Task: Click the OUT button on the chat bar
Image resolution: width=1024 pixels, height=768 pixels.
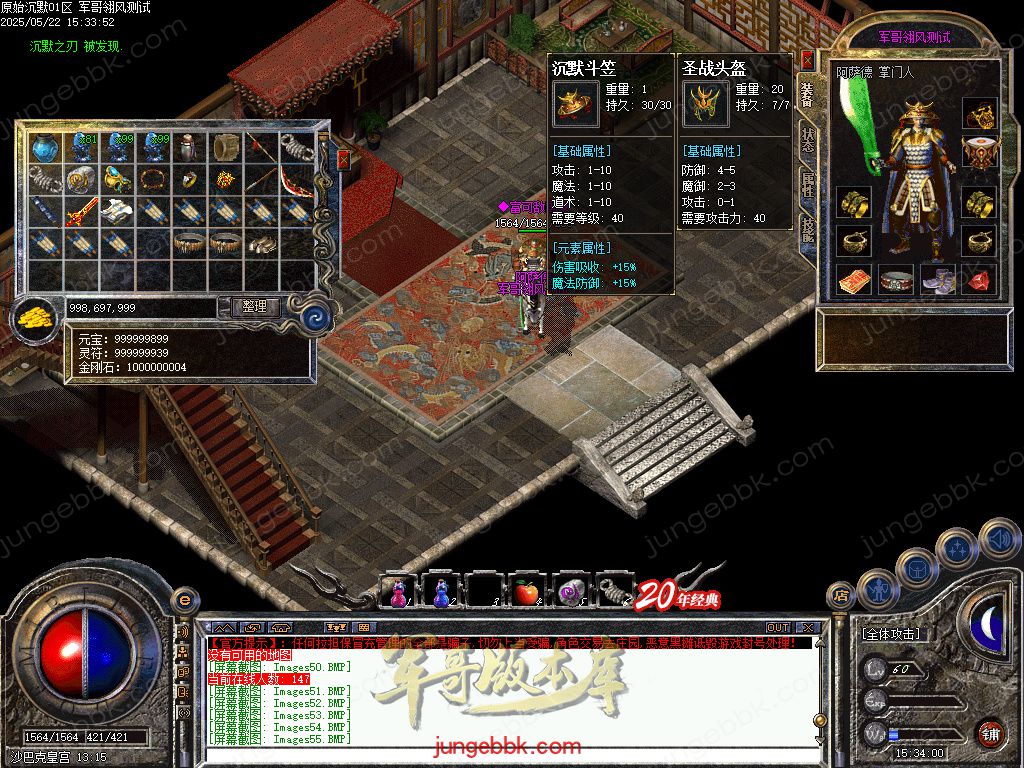Action: pos(777,628)
